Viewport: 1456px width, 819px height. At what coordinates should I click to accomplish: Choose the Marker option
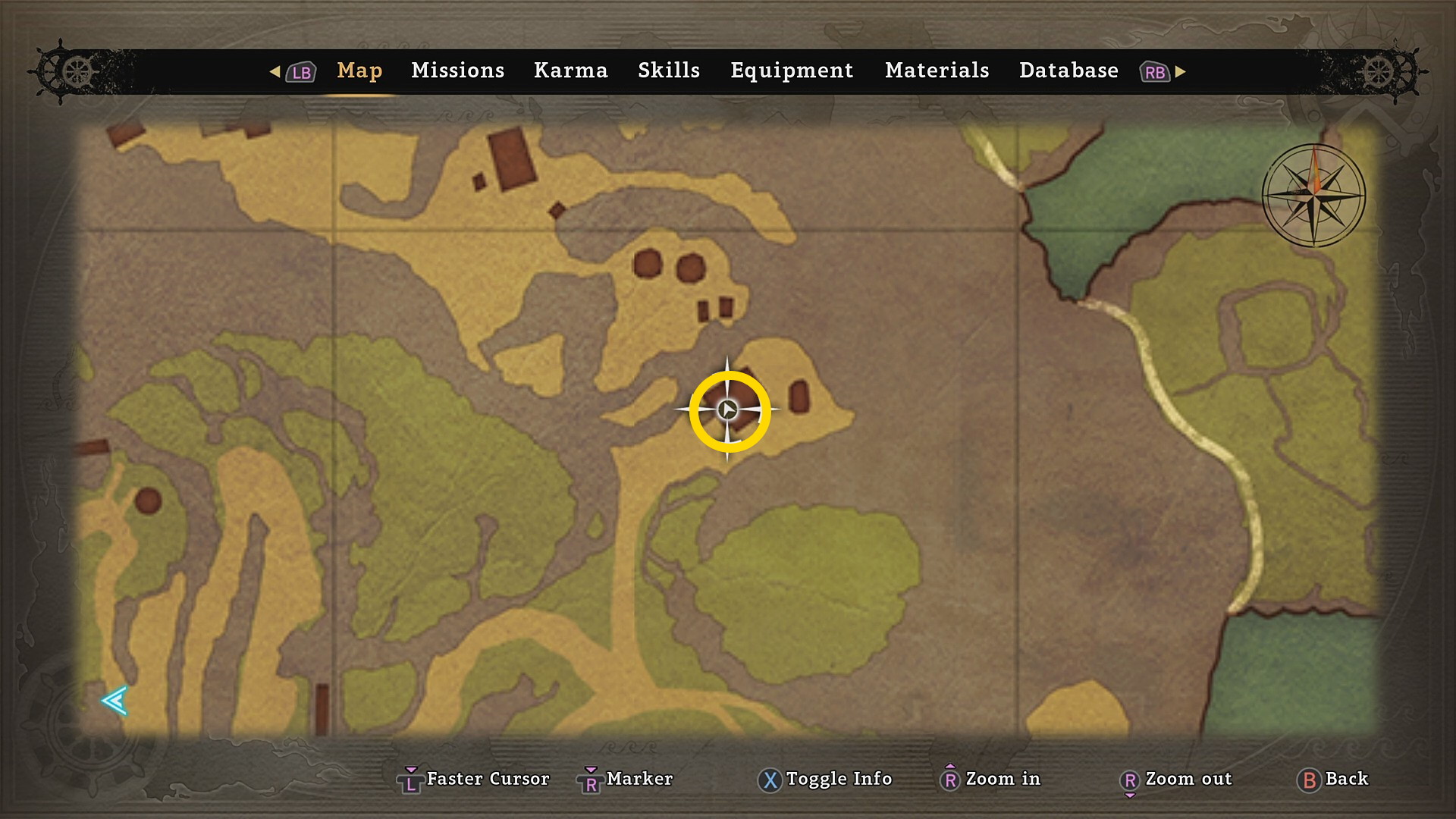626,779
